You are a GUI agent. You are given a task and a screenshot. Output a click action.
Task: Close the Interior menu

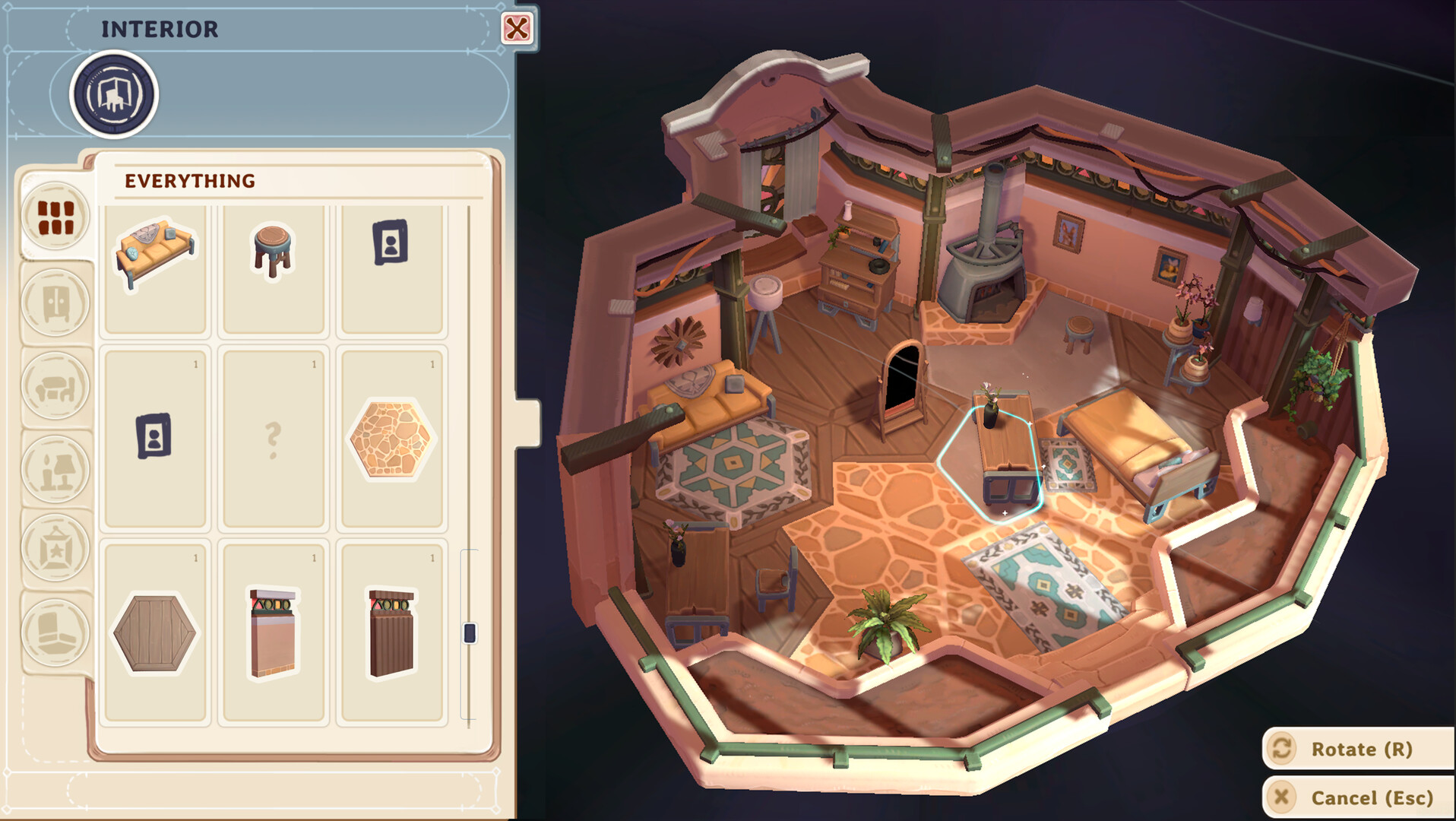coord(518,29)
